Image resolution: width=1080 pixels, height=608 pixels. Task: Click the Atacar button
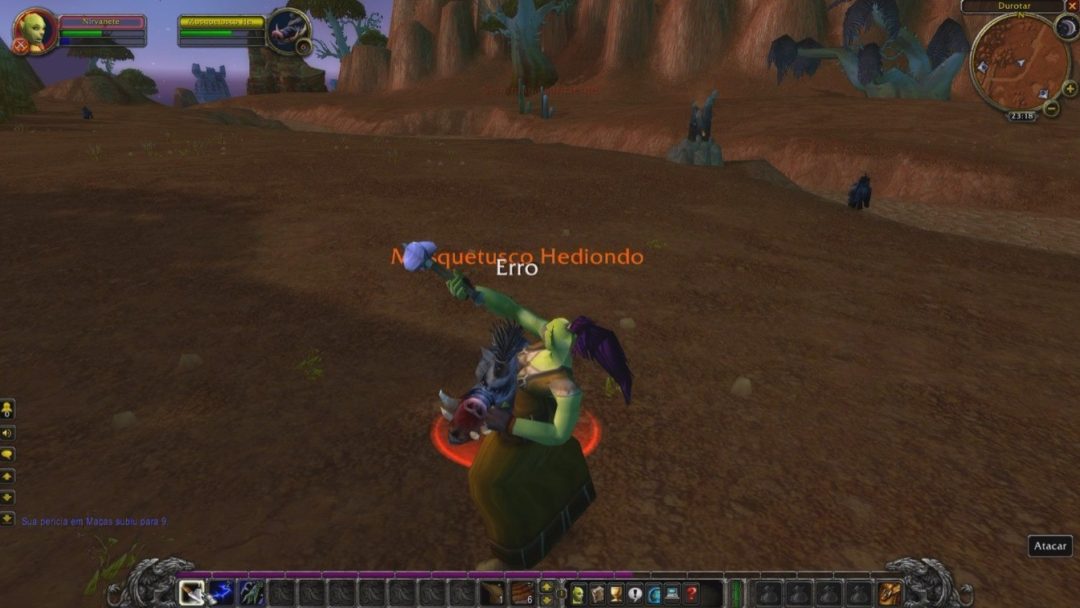[1050, 546]
